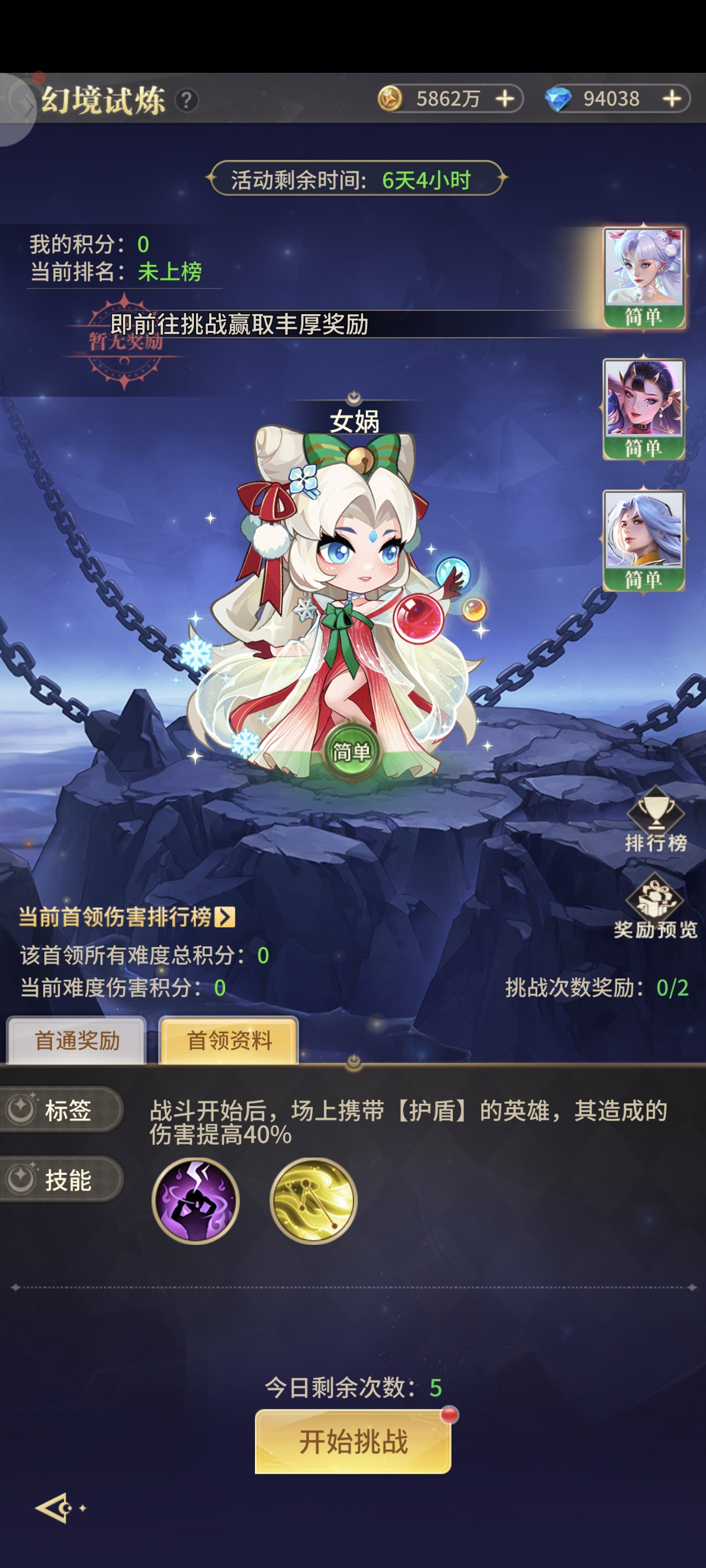Select the silver-haired male boss portrait
The height and width of the screenshot is (1568, 706).
point(643,539)
